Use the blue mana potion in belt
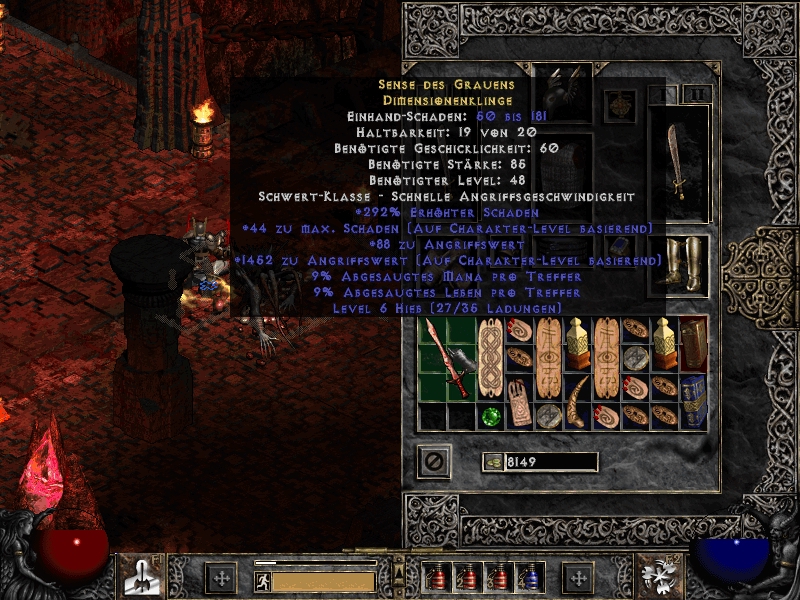The width and height of the screenshot is (800, 600). pos(532,578)
